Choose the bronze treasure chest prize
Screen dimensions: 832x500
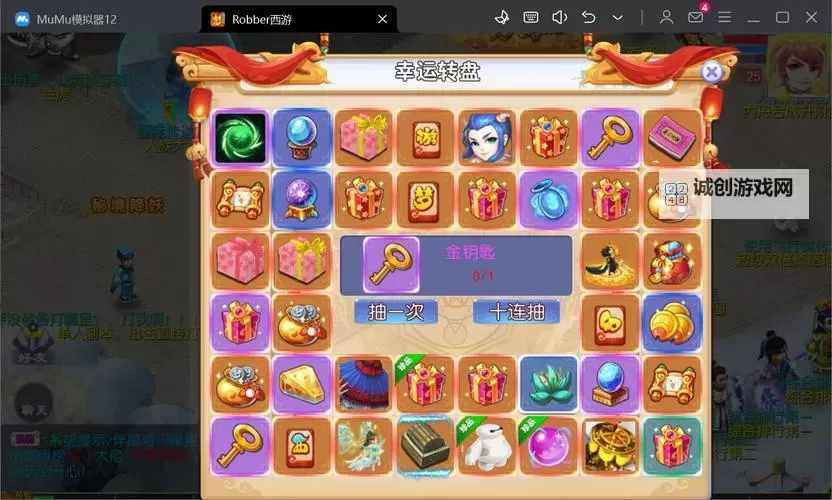point(425,445)
